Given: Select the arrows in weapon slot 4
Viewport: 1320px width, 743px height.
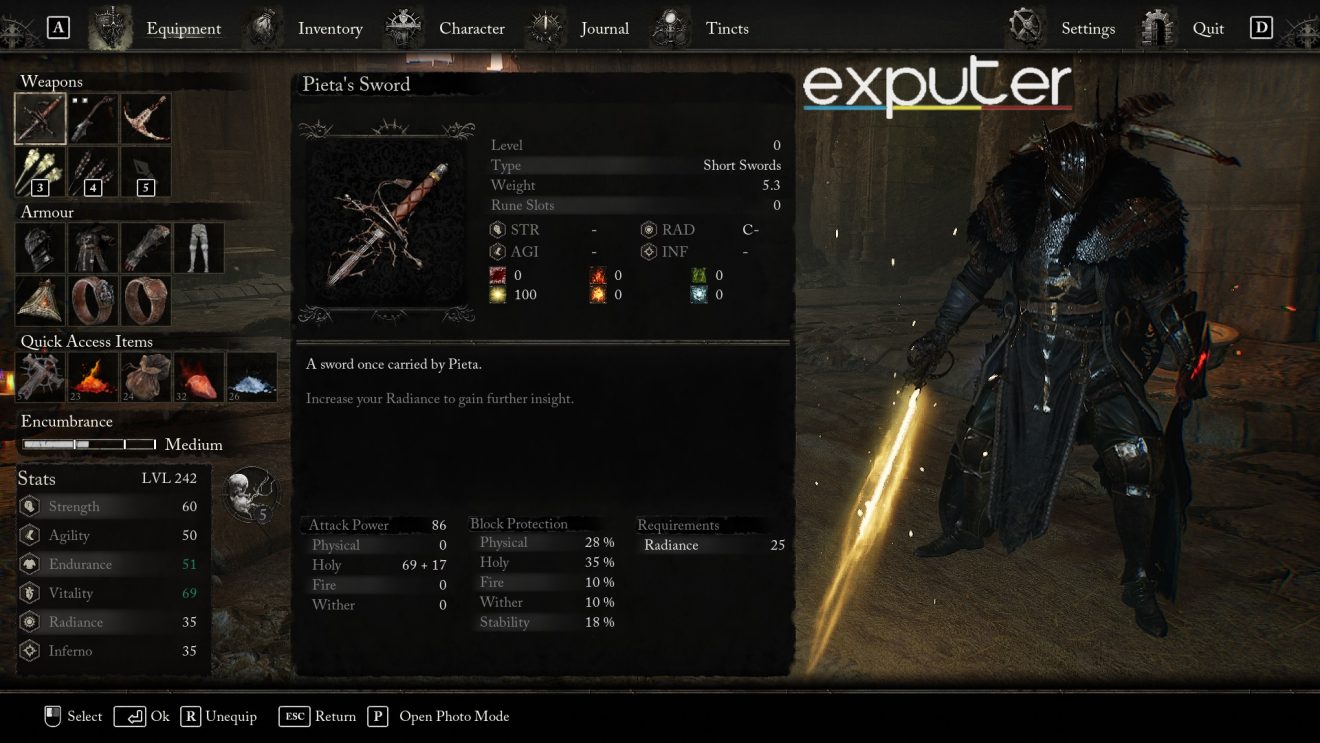Looking at the screenshot, I should point(93,170).
